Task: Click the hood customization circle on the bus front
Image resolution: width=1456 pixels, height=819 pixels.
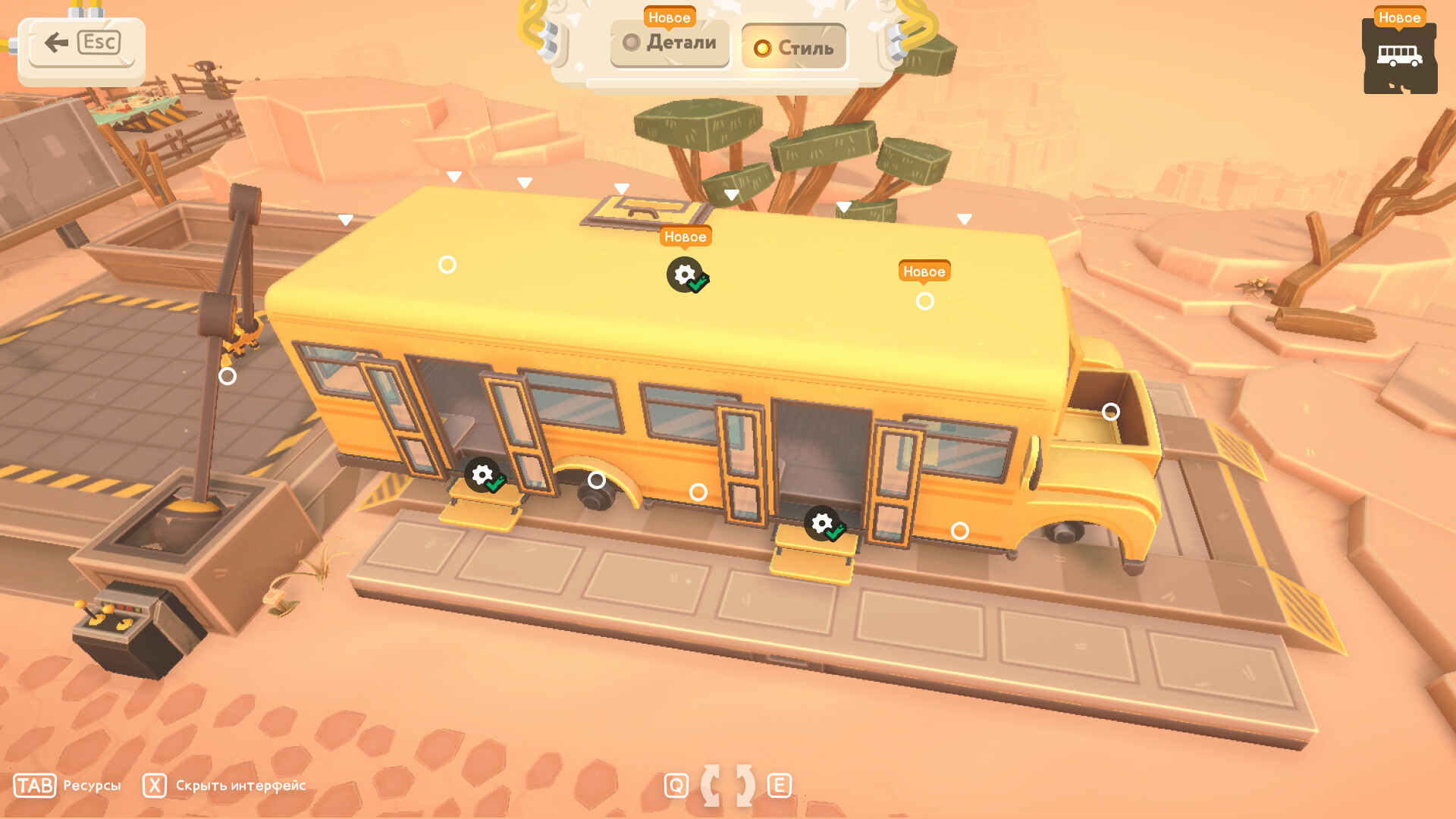Action: [x=1112, y=411]
